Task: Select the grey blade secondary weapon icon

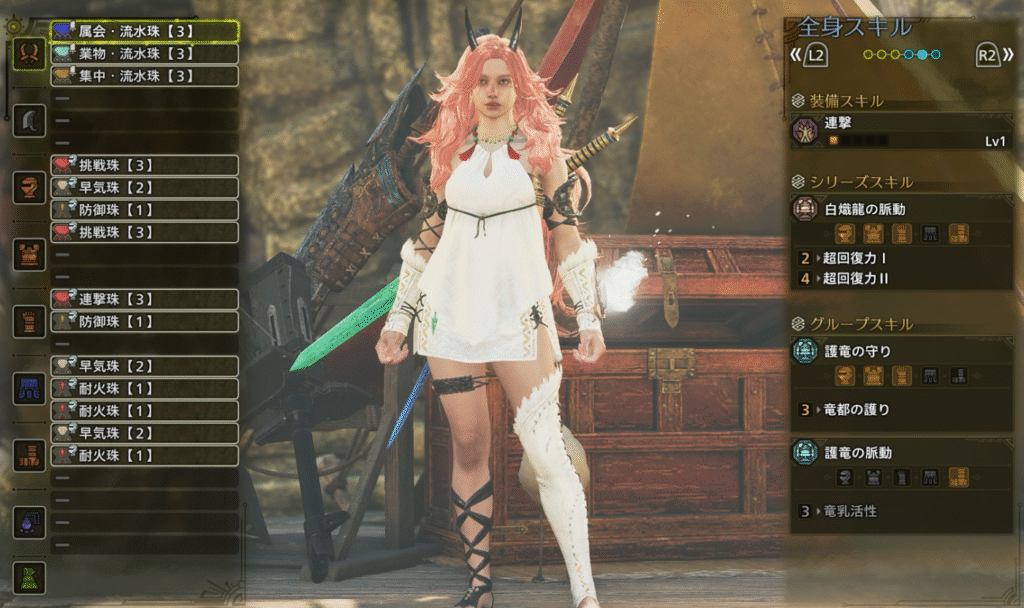Action: [x=28, y=120]
